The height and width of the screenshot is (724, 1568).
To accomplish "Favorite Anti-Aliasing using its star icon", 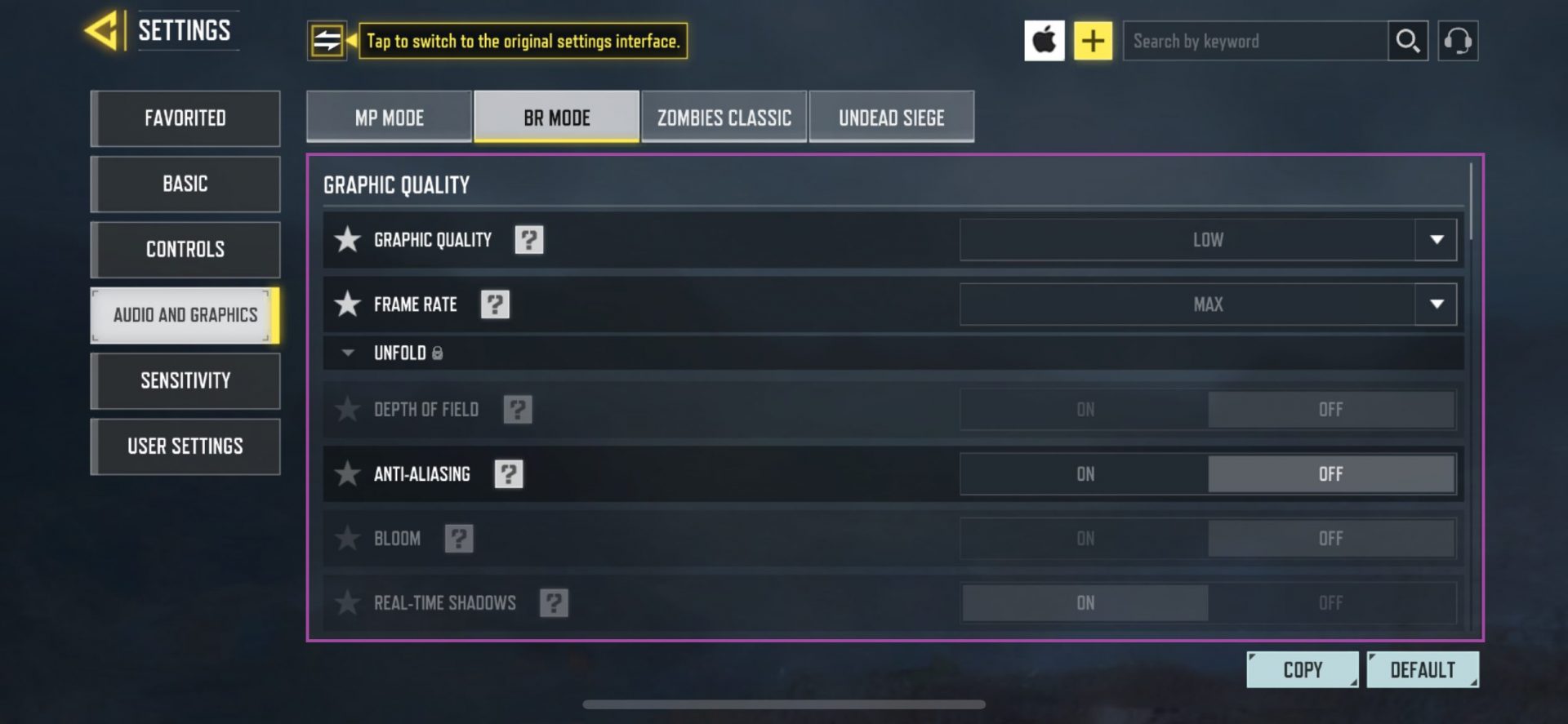I will tap(348, 473).
